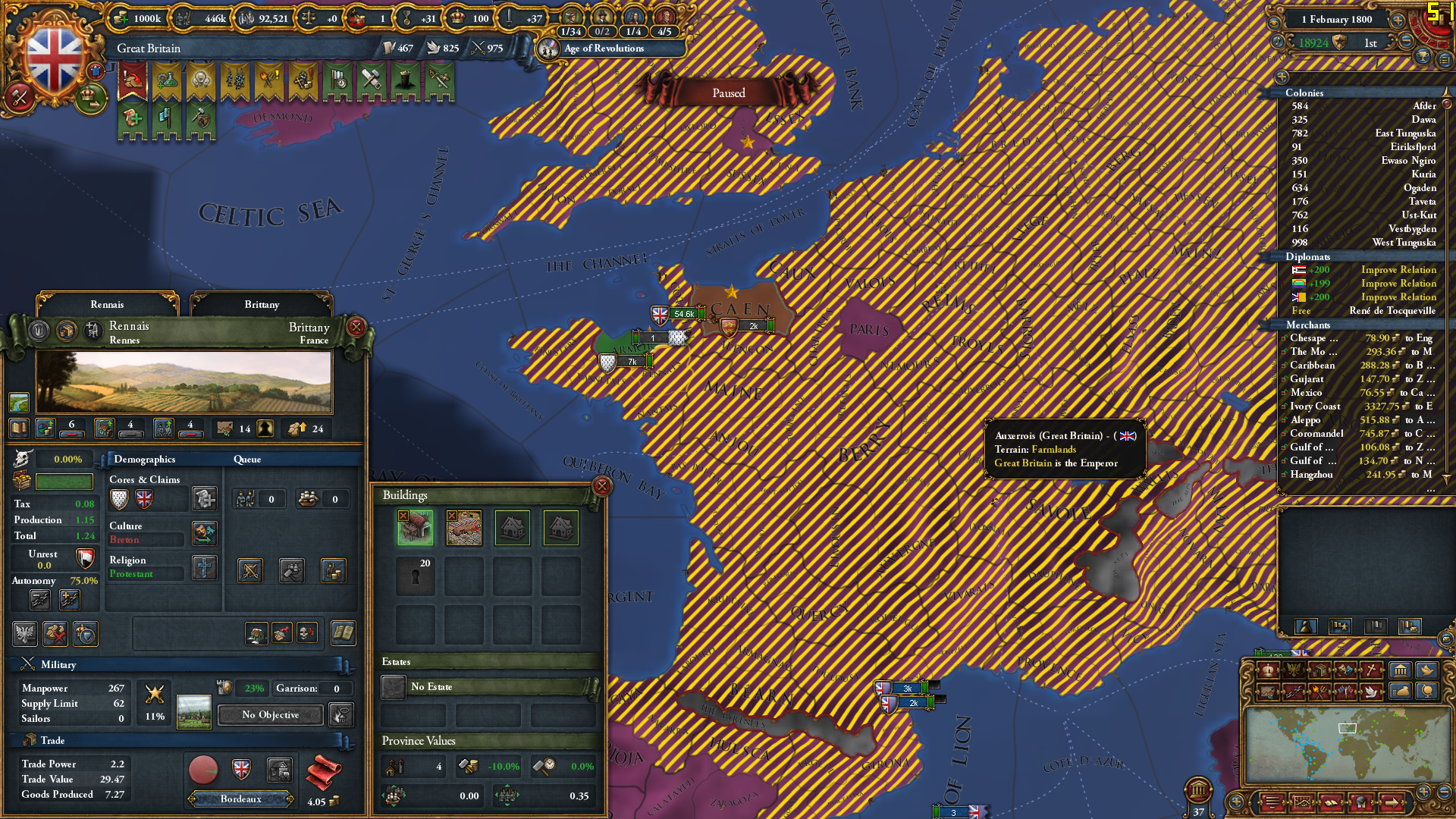This screenshot has height=819, width=1456.
Task: Click the add claim icon in Cores & Claims
Action: [204, 499]
